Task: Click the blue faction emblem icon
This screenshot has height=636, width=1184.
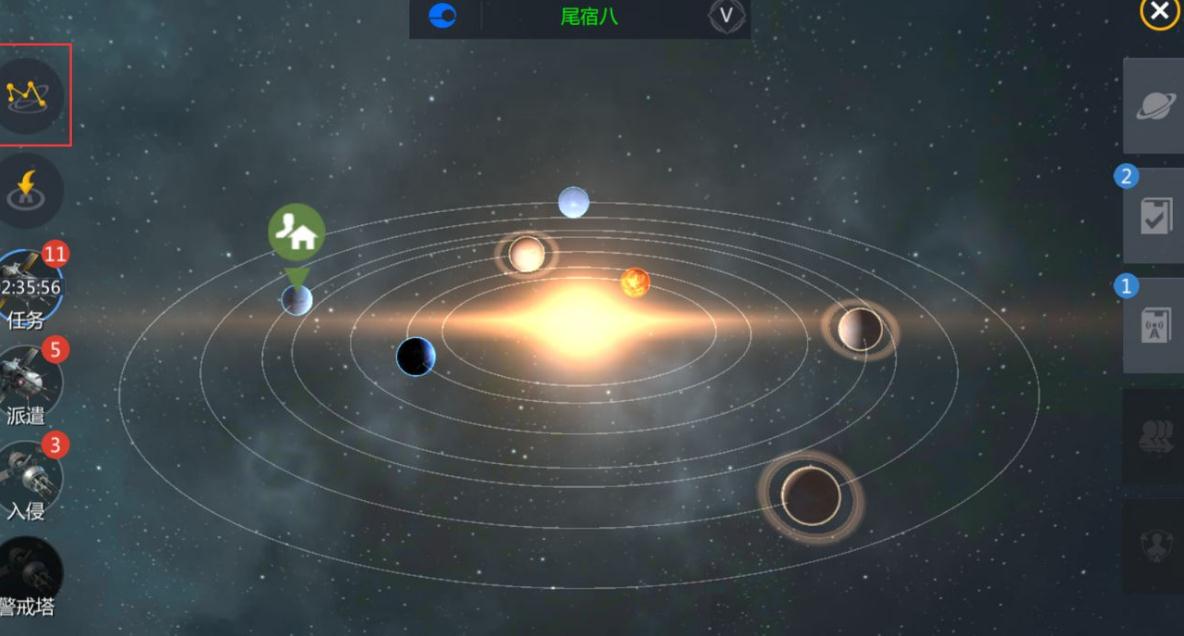Action: [442, 16]
